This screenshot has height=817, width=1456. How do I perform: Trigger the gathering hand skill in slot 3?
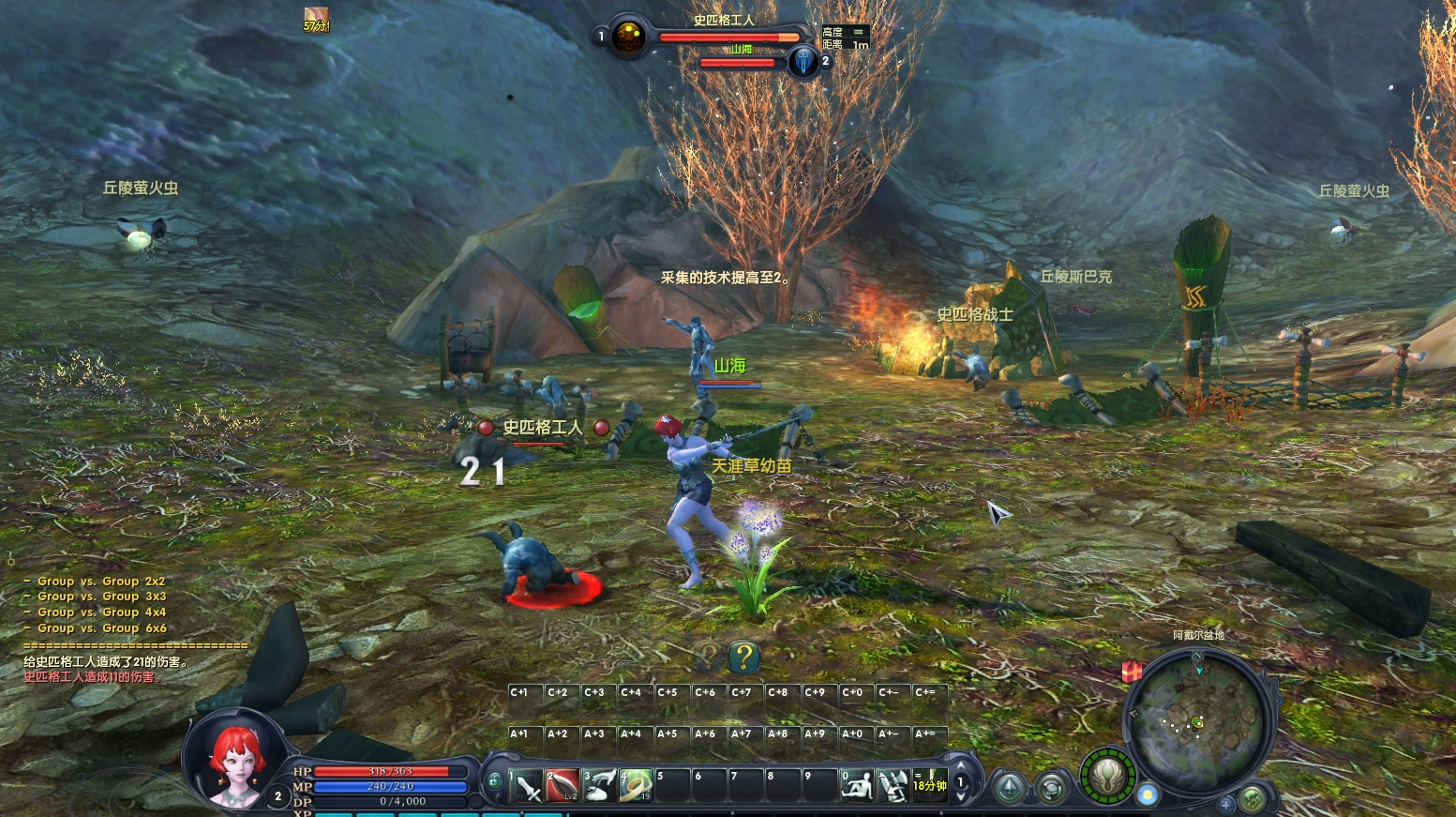599,785
